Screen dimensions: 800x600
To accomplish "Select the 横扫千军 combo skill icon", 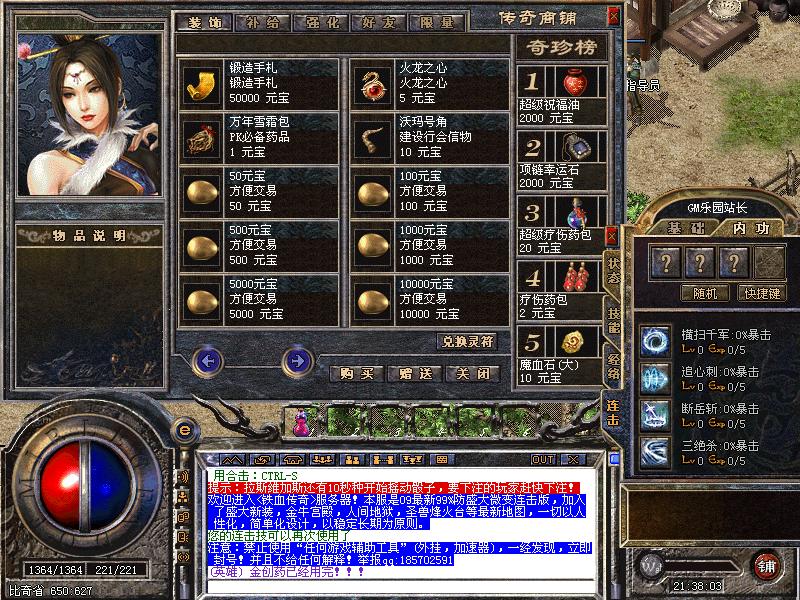I will pyautogui.click(x=656, y=340).
